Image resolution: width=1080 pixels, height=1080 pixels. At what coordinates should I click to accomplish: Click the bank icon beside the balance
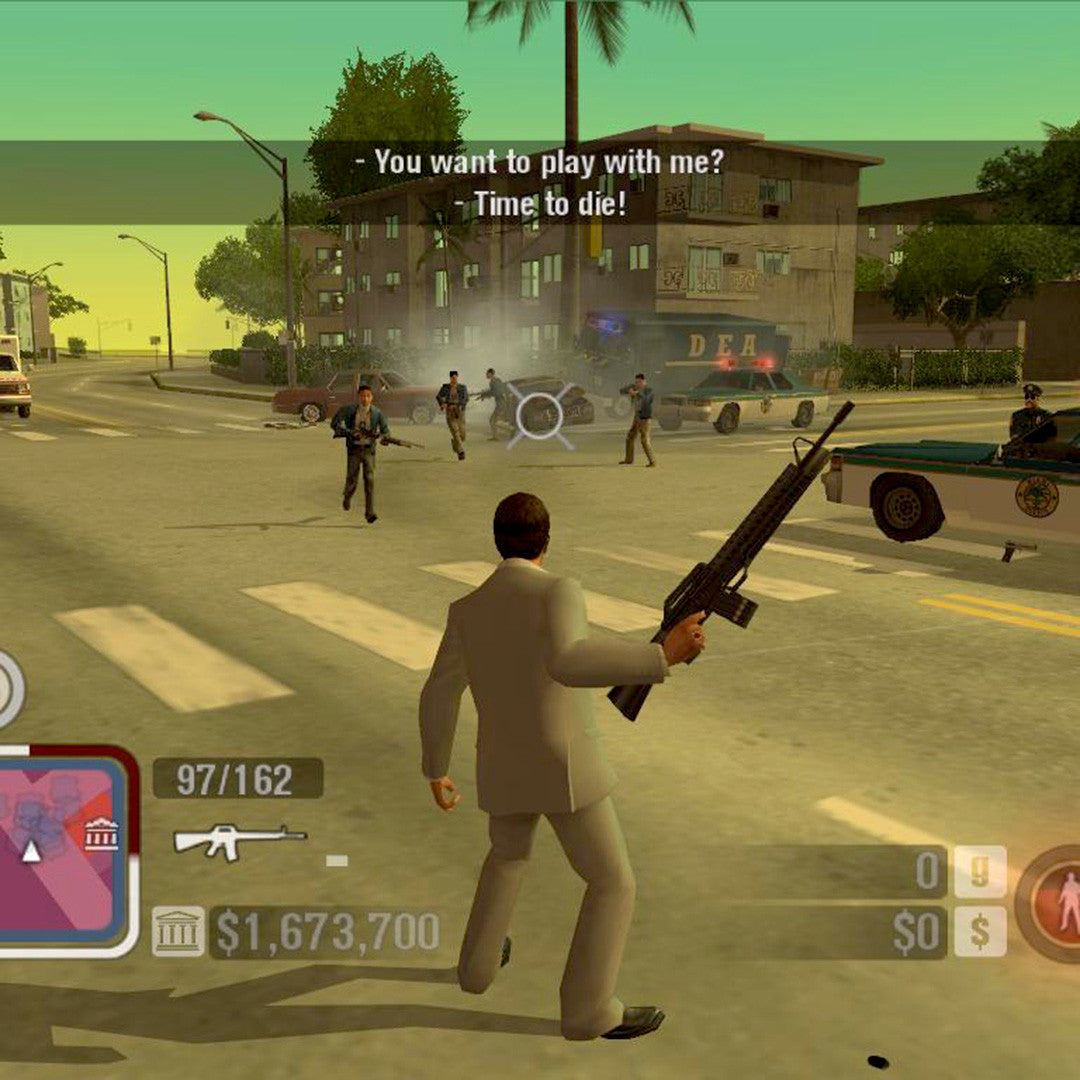click(x=178, y=932)
